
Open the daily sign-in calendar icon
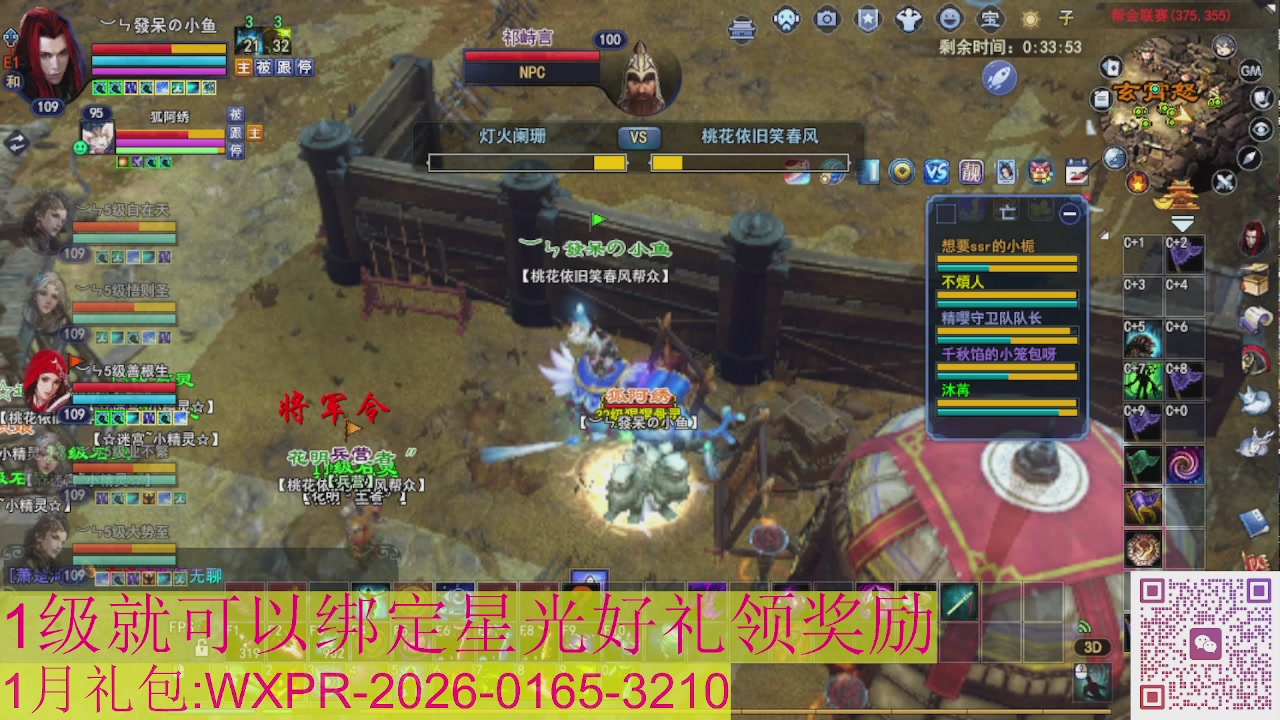pos(1079,172)
